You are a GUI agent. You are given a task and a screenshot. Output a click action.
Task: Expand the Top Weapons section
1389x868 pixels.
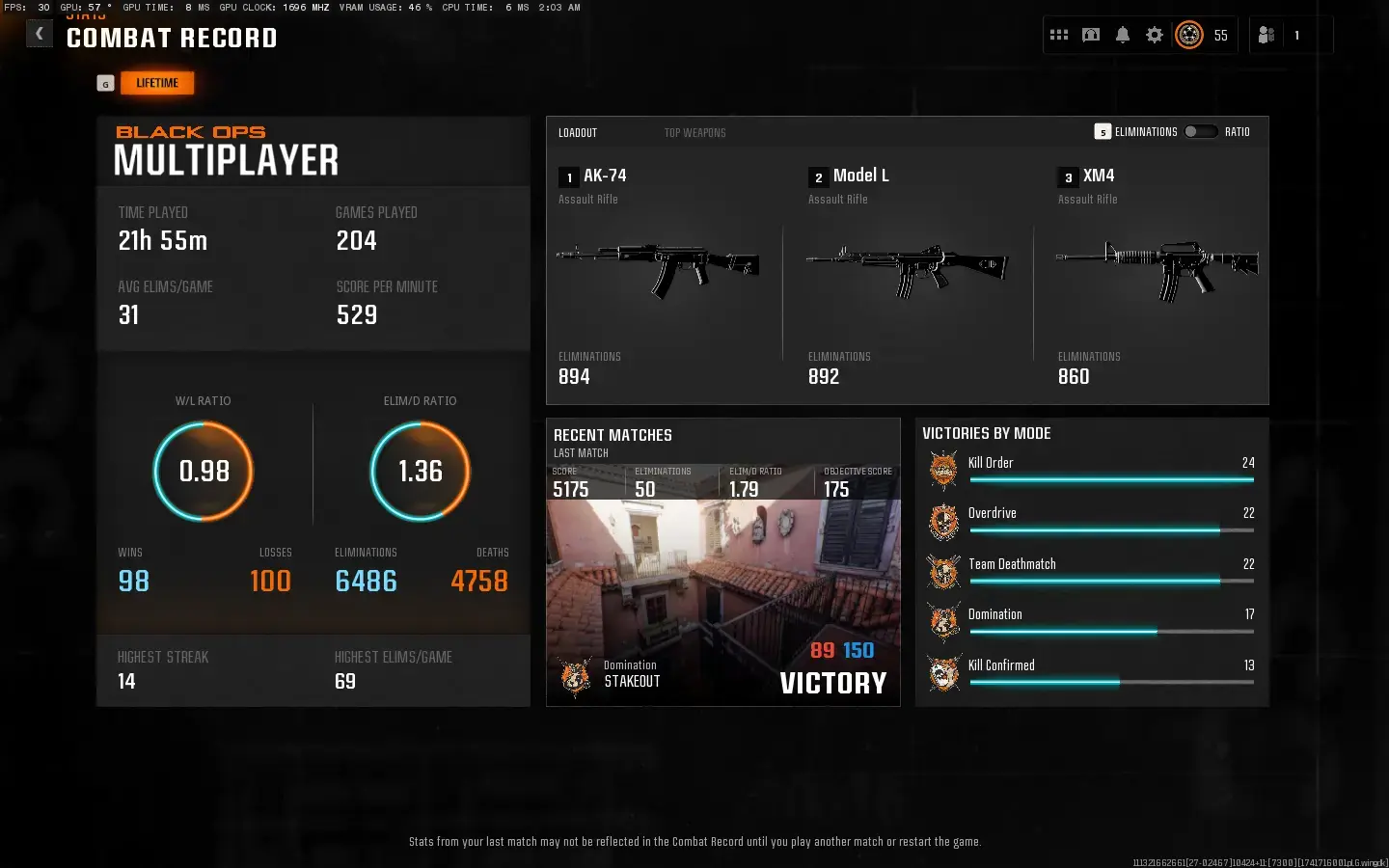point(695,132)
